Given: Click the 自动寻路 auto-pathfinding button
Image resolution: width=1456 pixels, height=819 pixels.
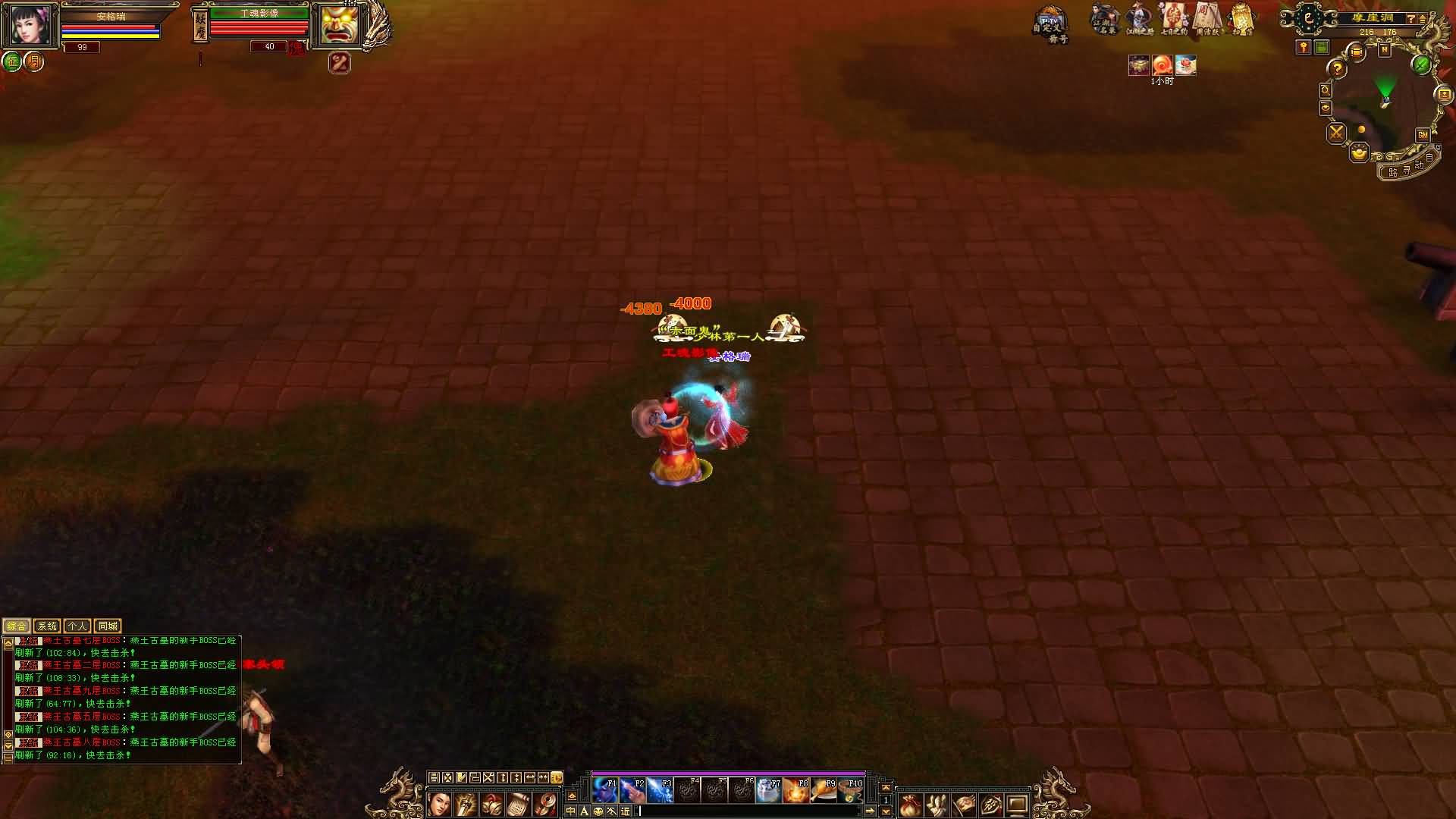Looking at the screenshot, I should pyautogui.click(x=1410, y=168).
